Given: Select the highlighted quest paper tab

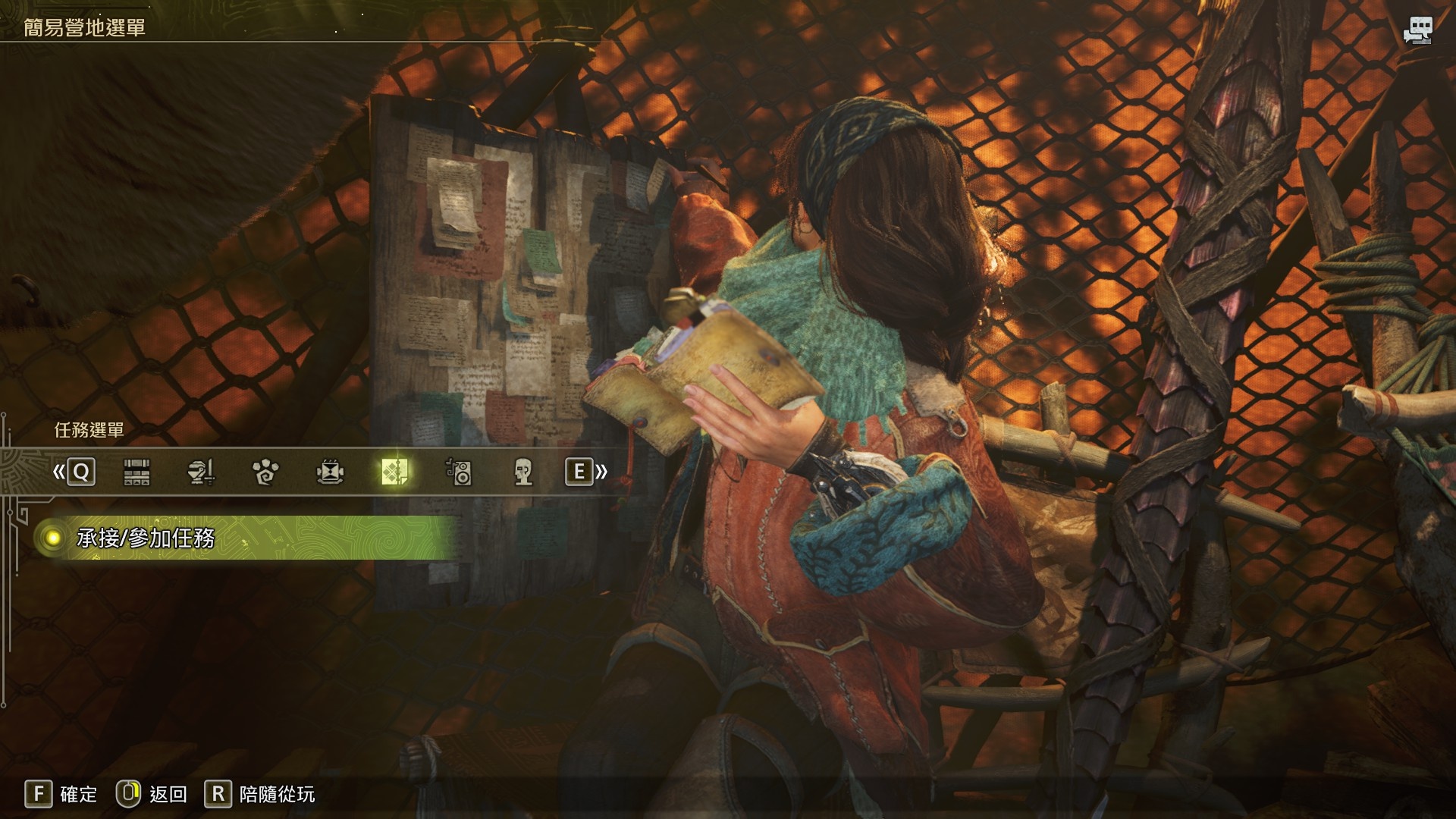Looking at the screenshot, I should pos(395,472).
